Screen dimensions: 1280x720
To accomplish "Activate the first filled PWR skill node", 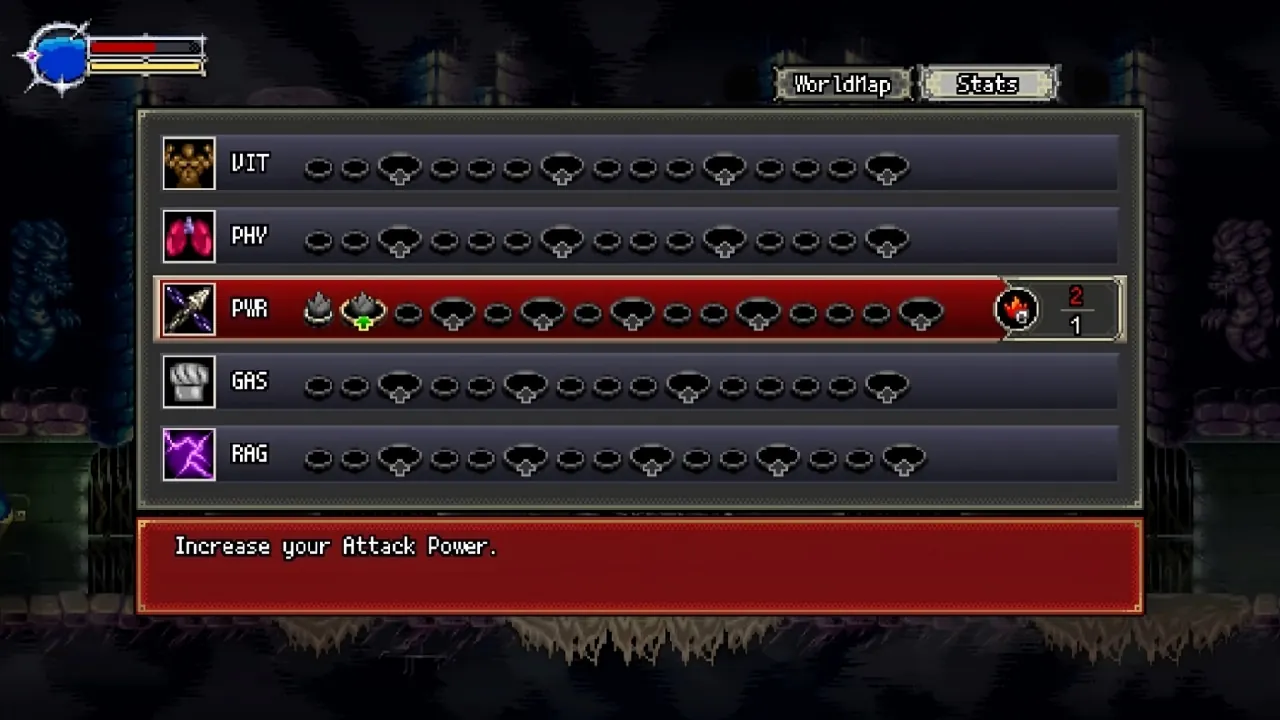I will tap(318, 310).
